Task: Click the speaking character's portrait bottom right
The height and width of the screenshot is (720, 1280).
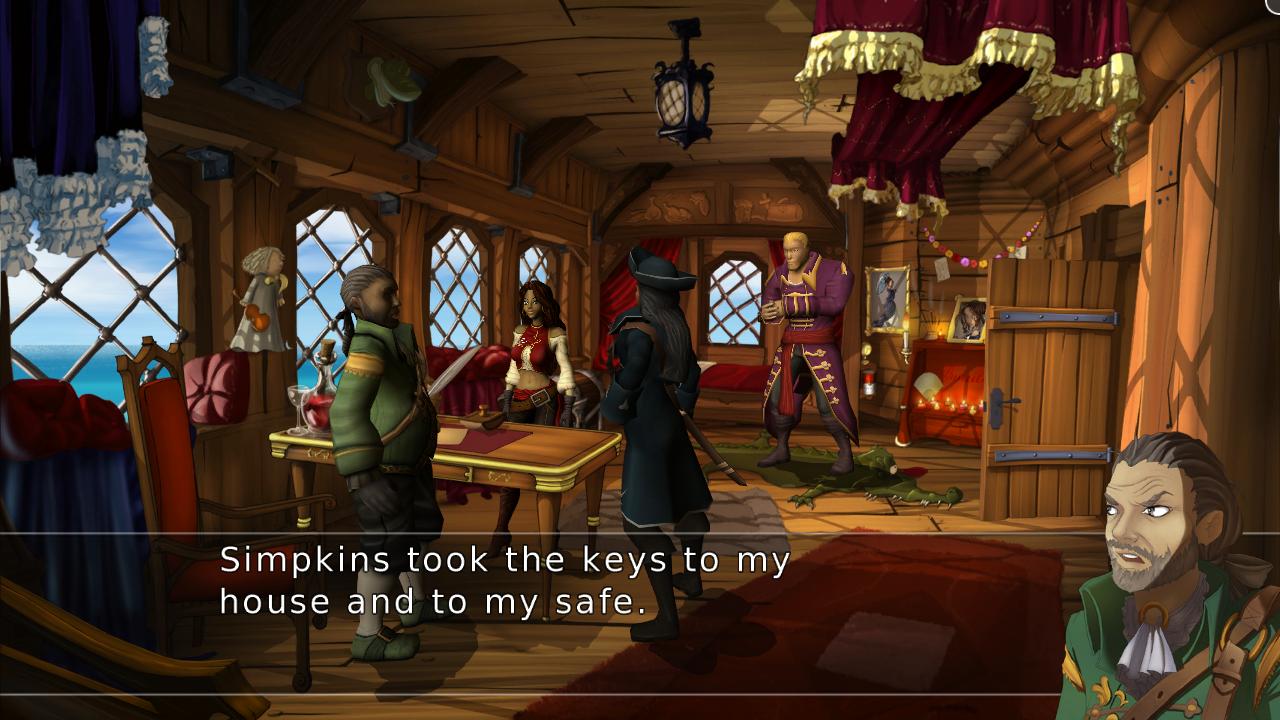Action: point(1160,580)
